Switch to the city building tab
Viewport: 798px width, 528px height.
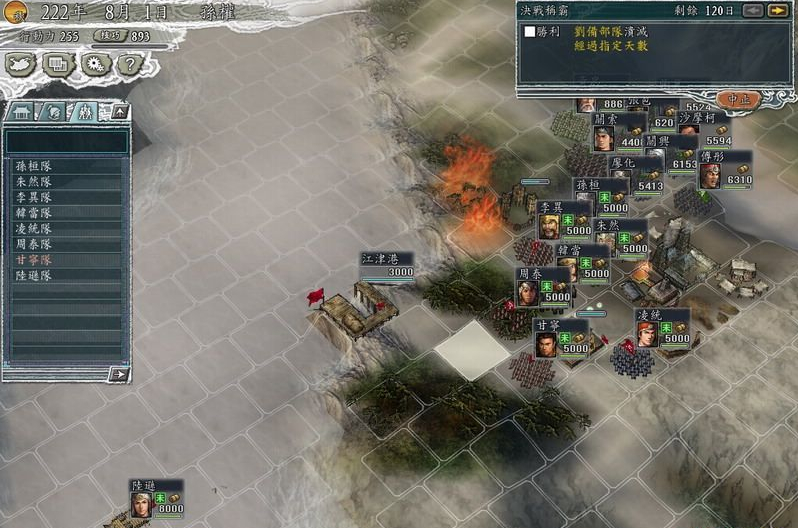[x=22, y=111]
